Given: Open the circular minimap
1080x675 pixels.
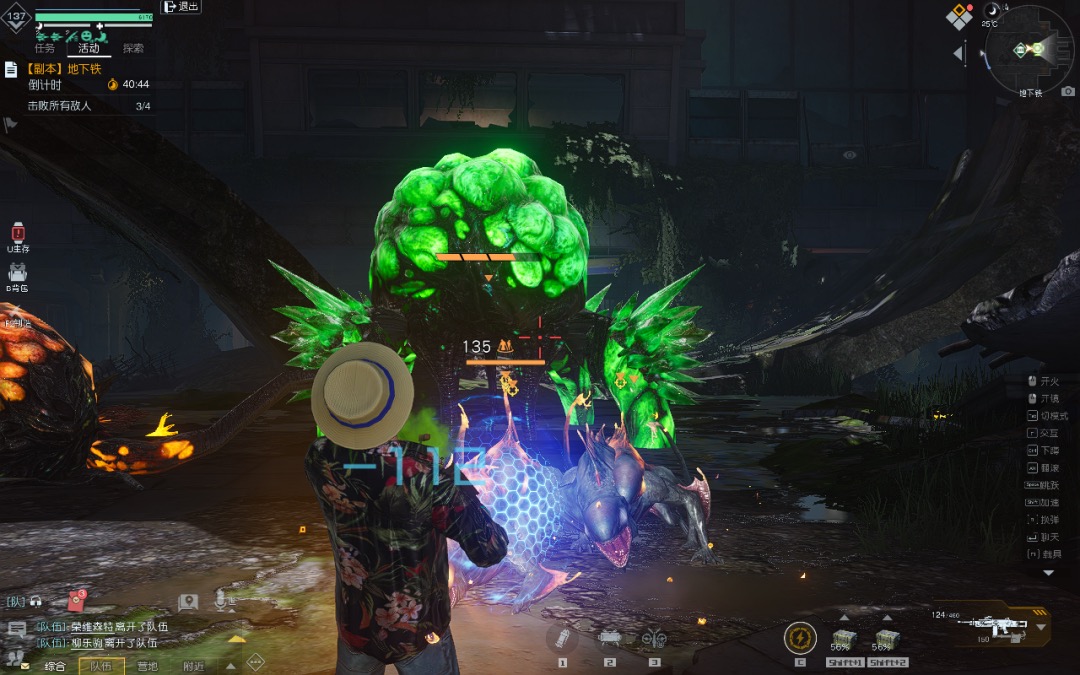Looking at the screenshot, I should point(1030,49).
